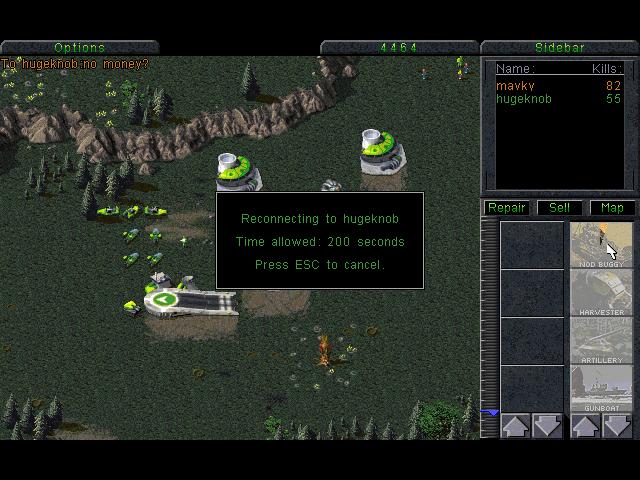Open the Options menu

[x=80, y=47]
